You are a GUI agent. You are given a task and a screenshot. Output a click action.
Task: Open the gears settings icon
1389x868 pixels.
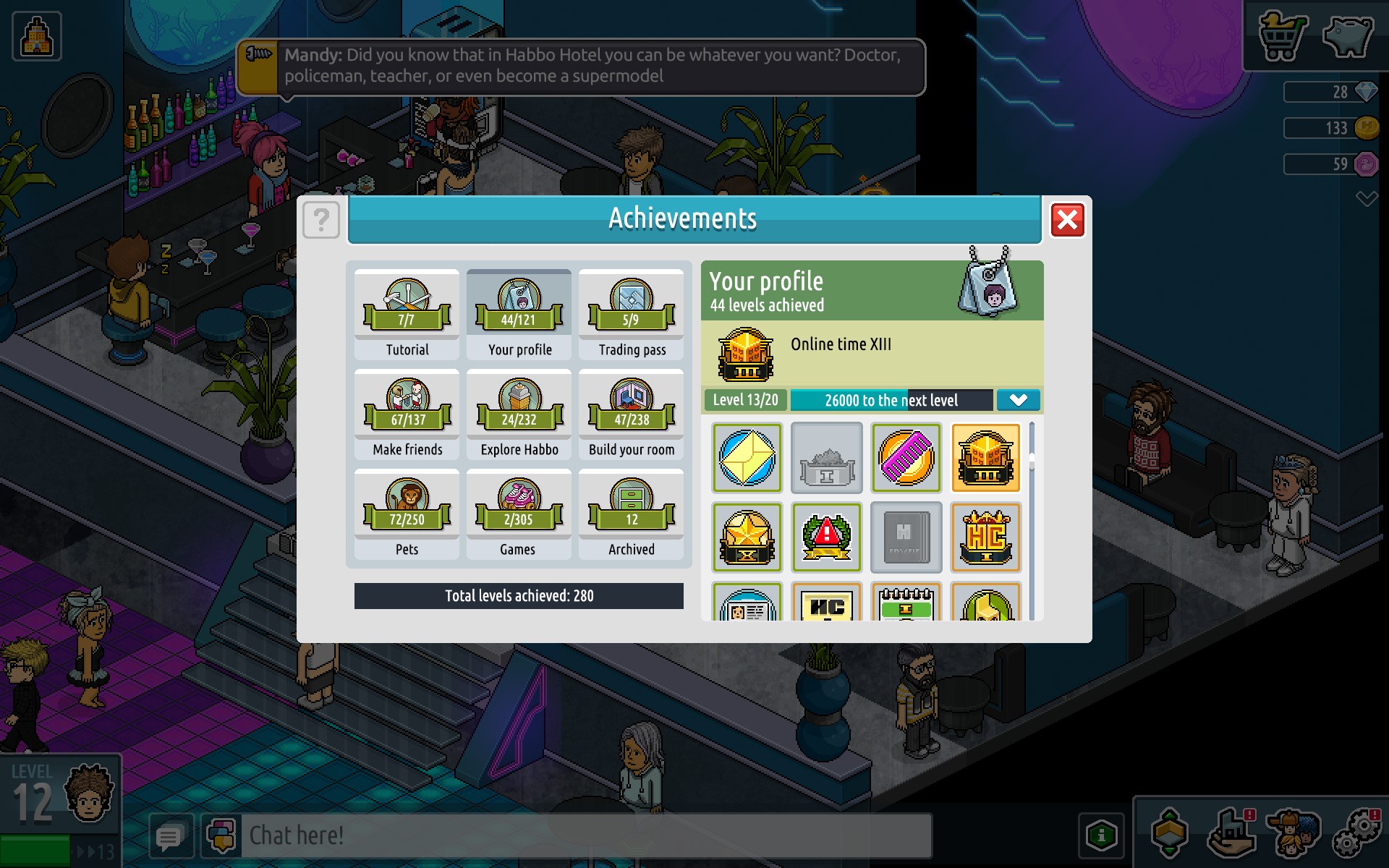[x=1357, y=832]
